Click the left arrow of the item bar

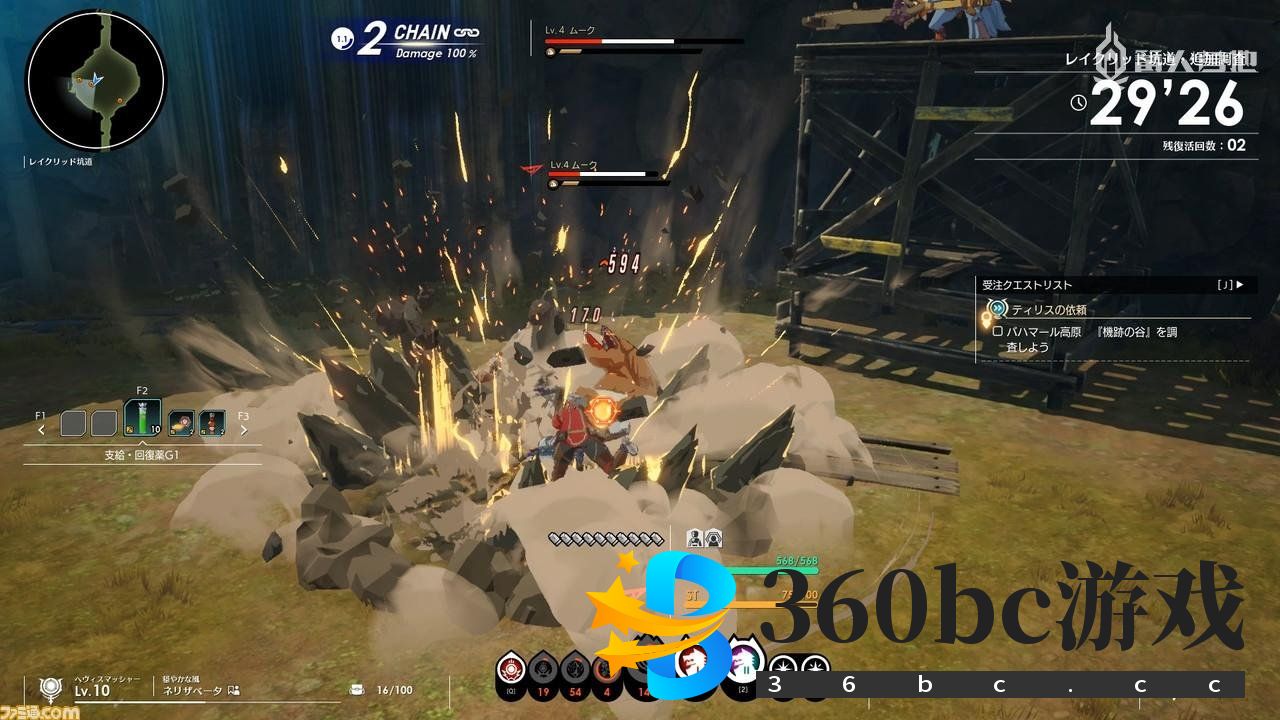coord(41,430)
